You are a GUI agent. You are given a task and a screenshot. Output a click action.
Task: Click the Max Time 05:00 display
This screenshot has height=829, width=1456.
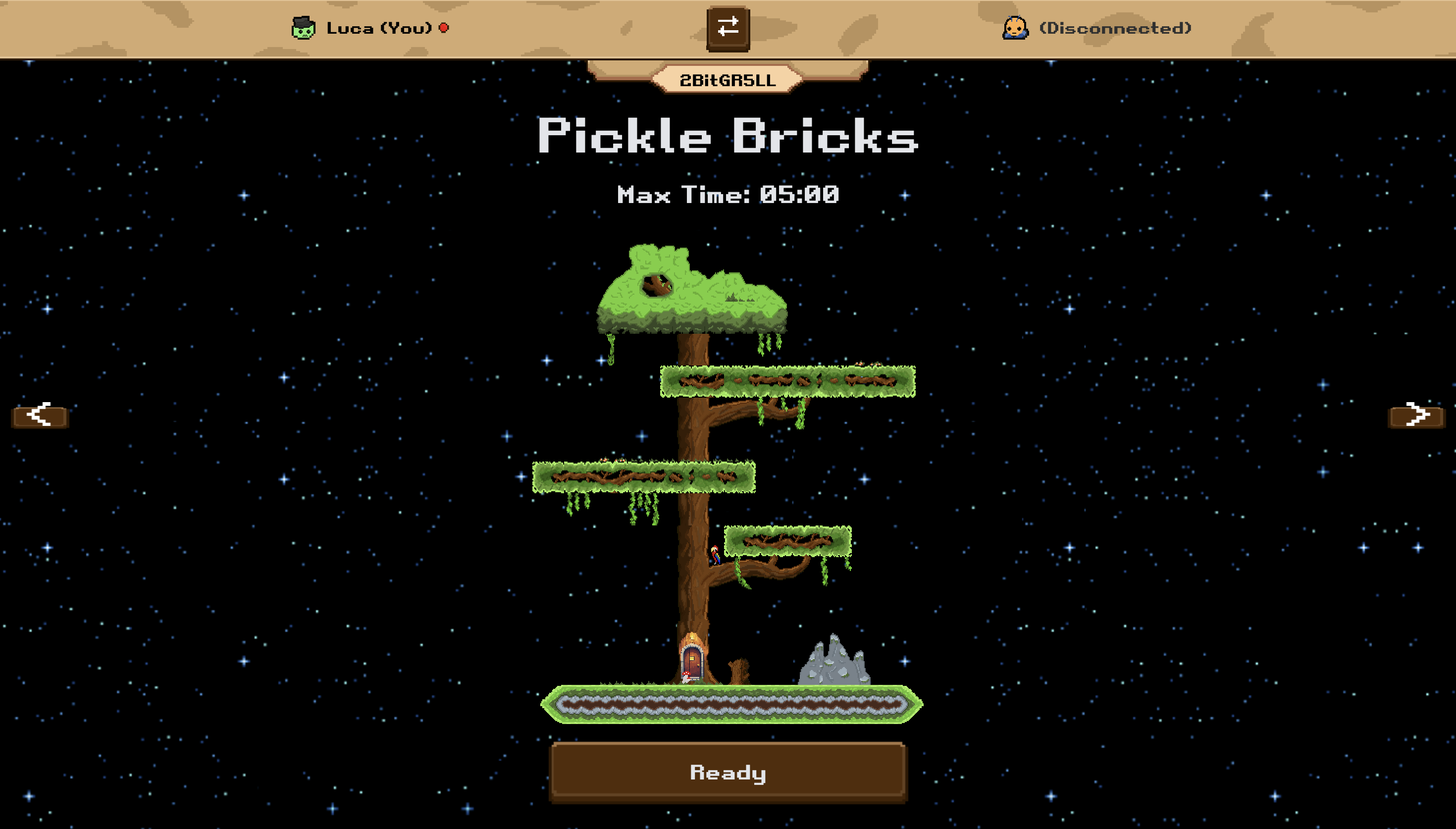click(x=728, y=197)
